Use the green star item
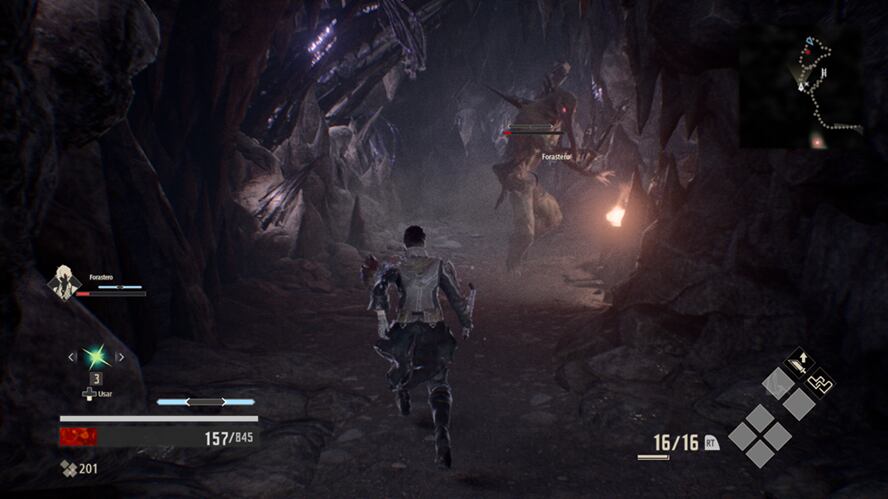Image resolution: width=888 pixels, height=499 pixels. pyautogui.click(x=95, y=357)
